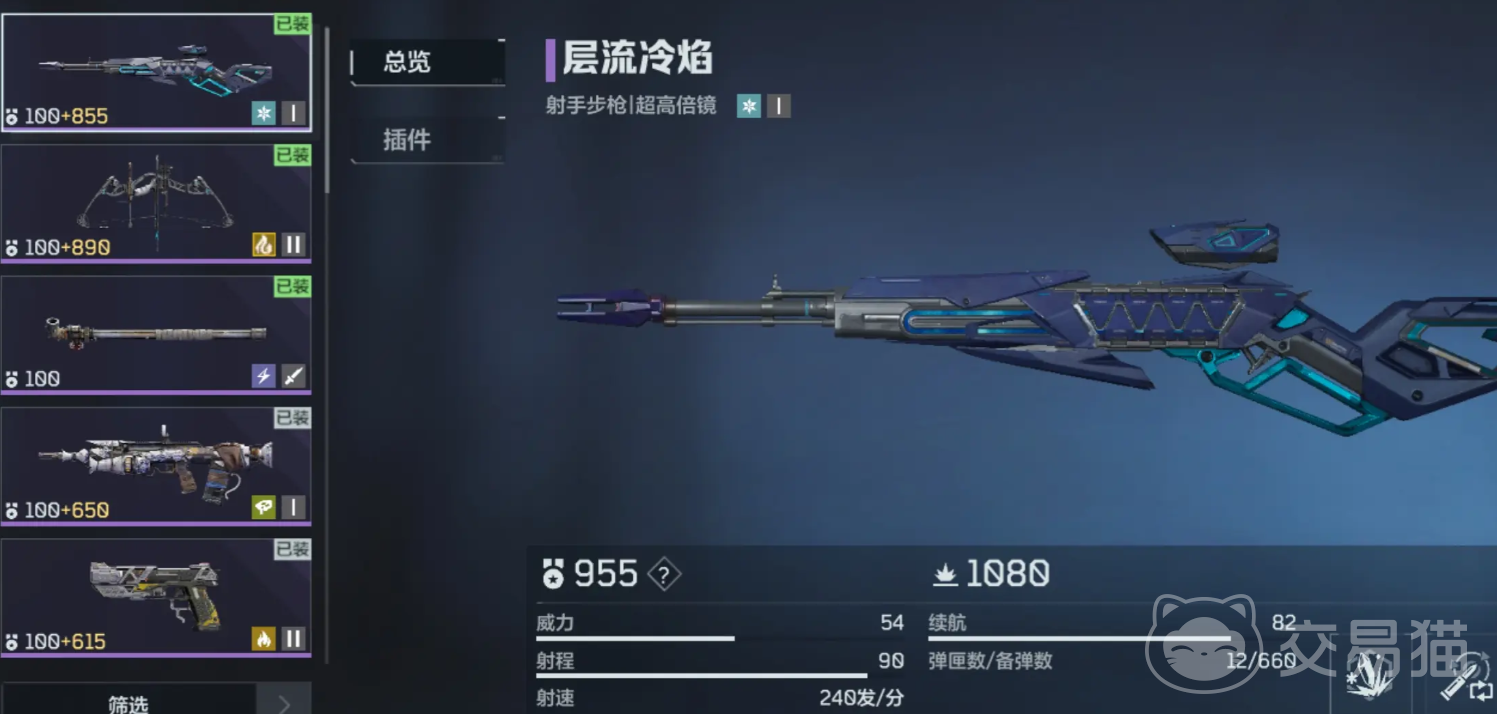Screen dimensions: 1497x714
Task: Show the help tooltip beside 955
Action: pyautogui.click(x=665, y=574)
